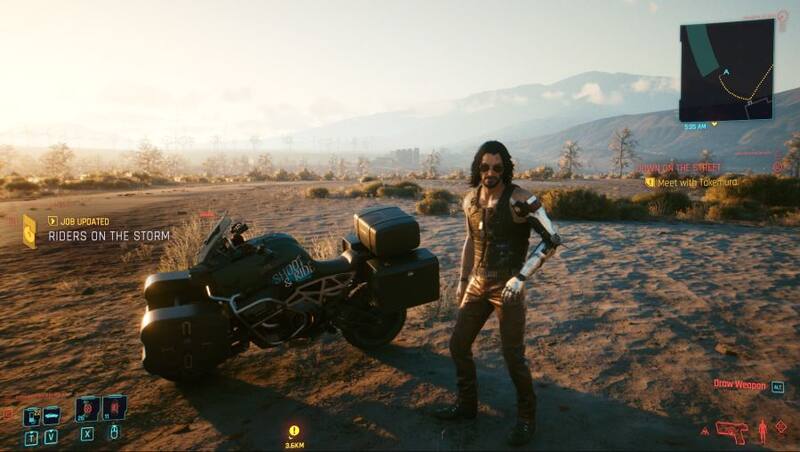This screenshot has width=800, height=452.
Task: Select the pistol weapon icon
Action: 731,431
